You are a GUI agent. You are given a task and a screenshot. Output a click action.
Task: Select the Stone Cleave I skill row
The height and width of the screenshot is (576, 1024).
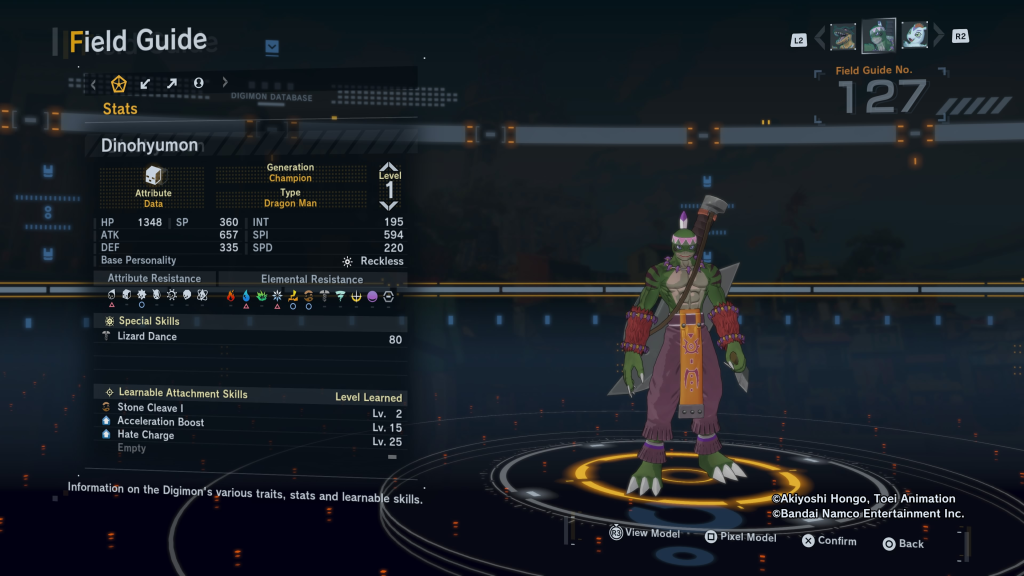point(250,408)
